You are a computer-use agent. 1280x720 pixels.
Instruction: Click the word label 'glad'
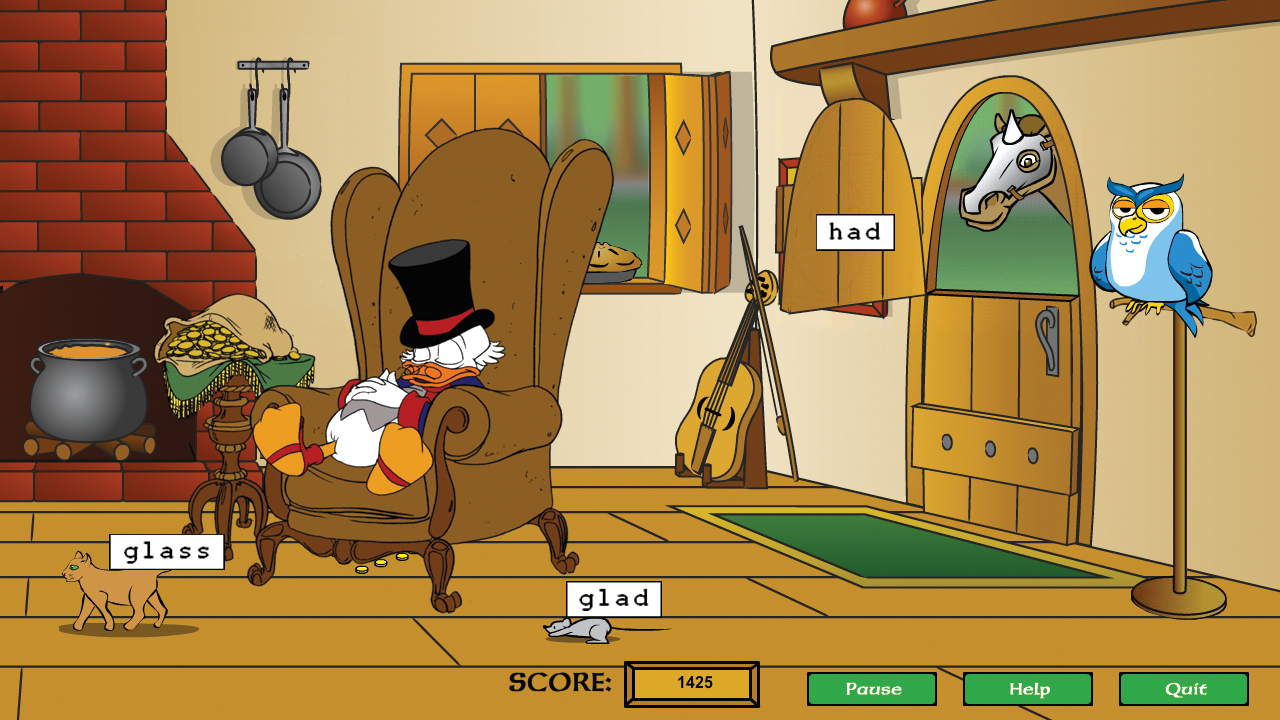pyautogui.click(x=612, y=598)
